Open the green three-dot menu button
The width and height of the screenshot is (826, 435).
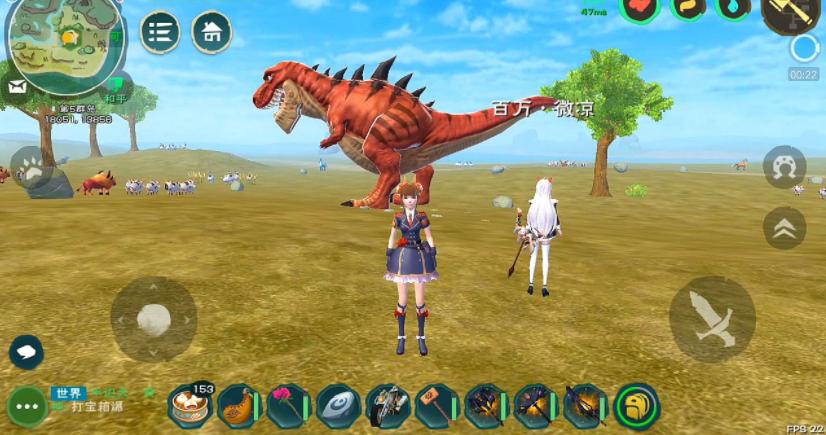26,407
